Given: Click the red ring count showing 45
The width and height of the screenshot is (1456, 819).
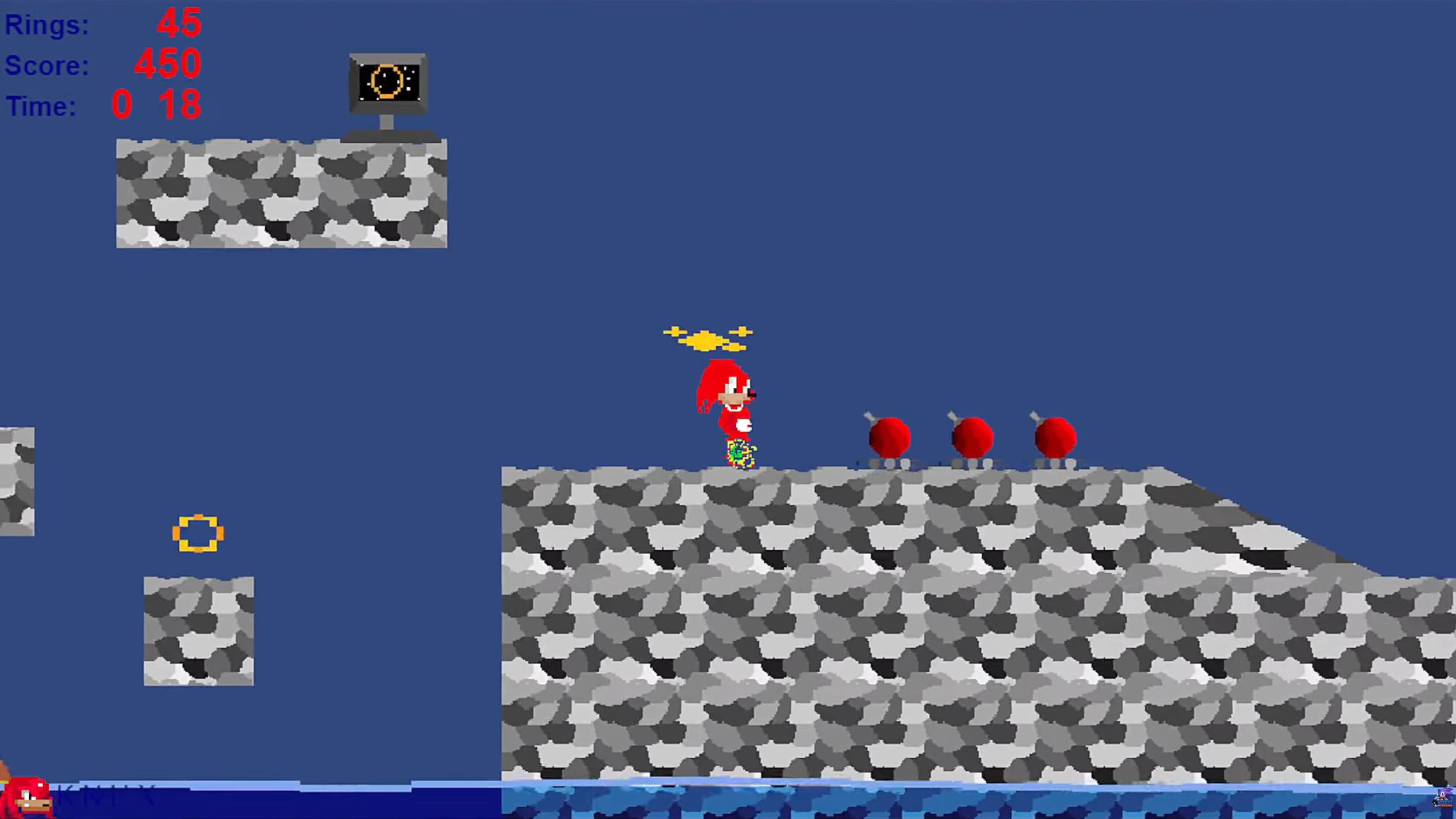Looking at the screenshot, I should pos(179,23).
